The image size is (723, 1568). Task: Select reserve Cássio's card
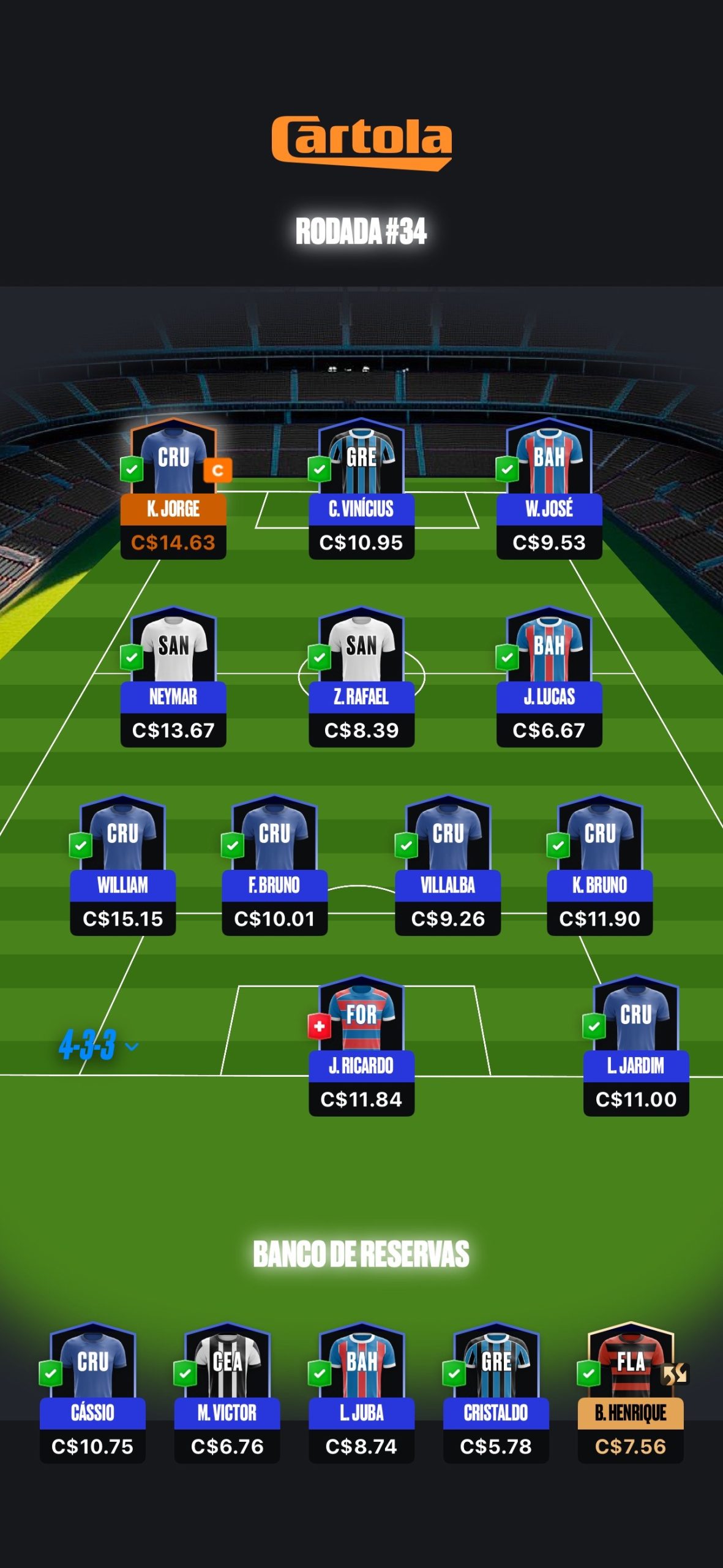coord(92,1393)
